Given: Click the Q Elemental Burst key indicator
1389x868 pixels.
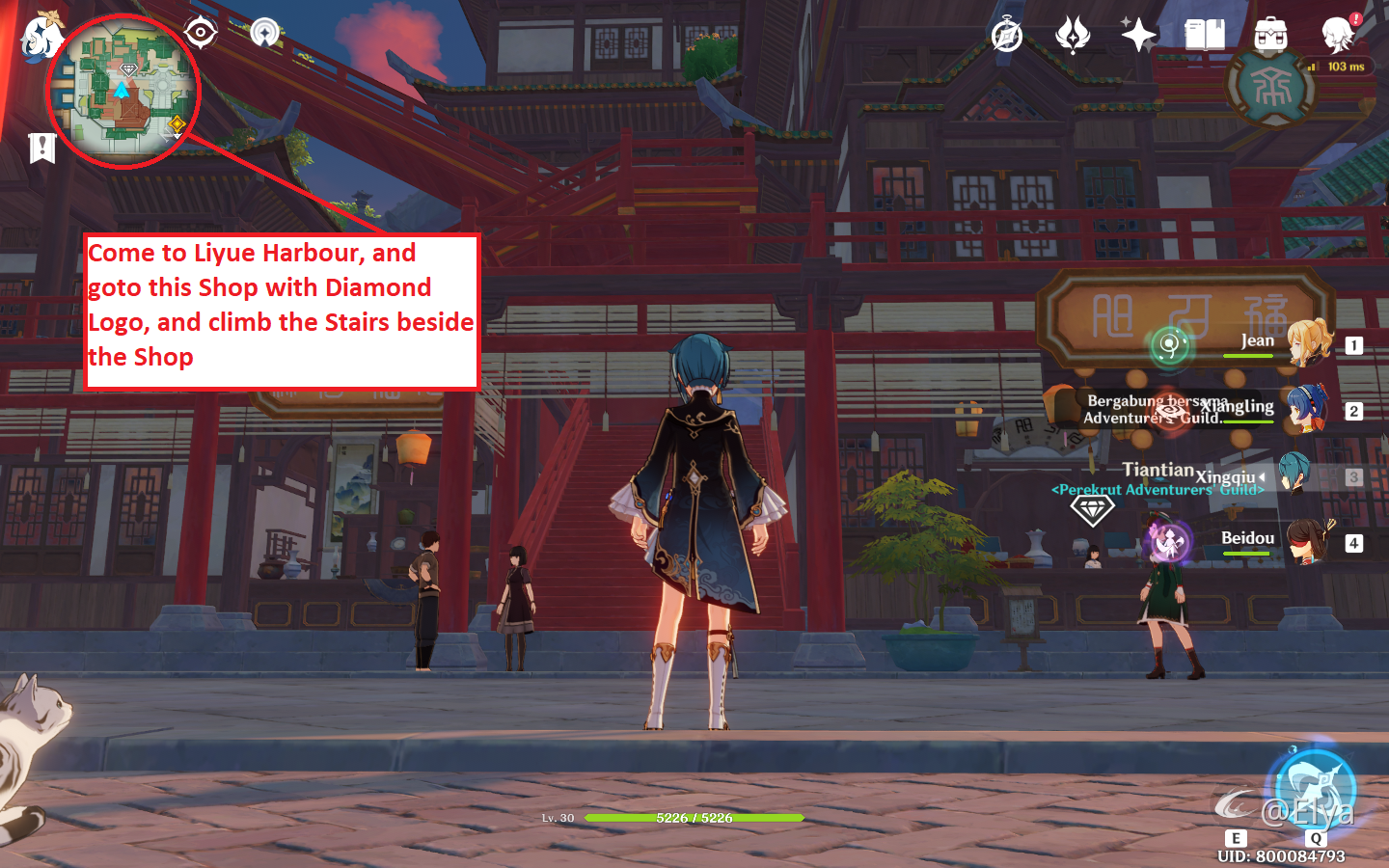Looking at the screenshot, I should point(1315,839).
